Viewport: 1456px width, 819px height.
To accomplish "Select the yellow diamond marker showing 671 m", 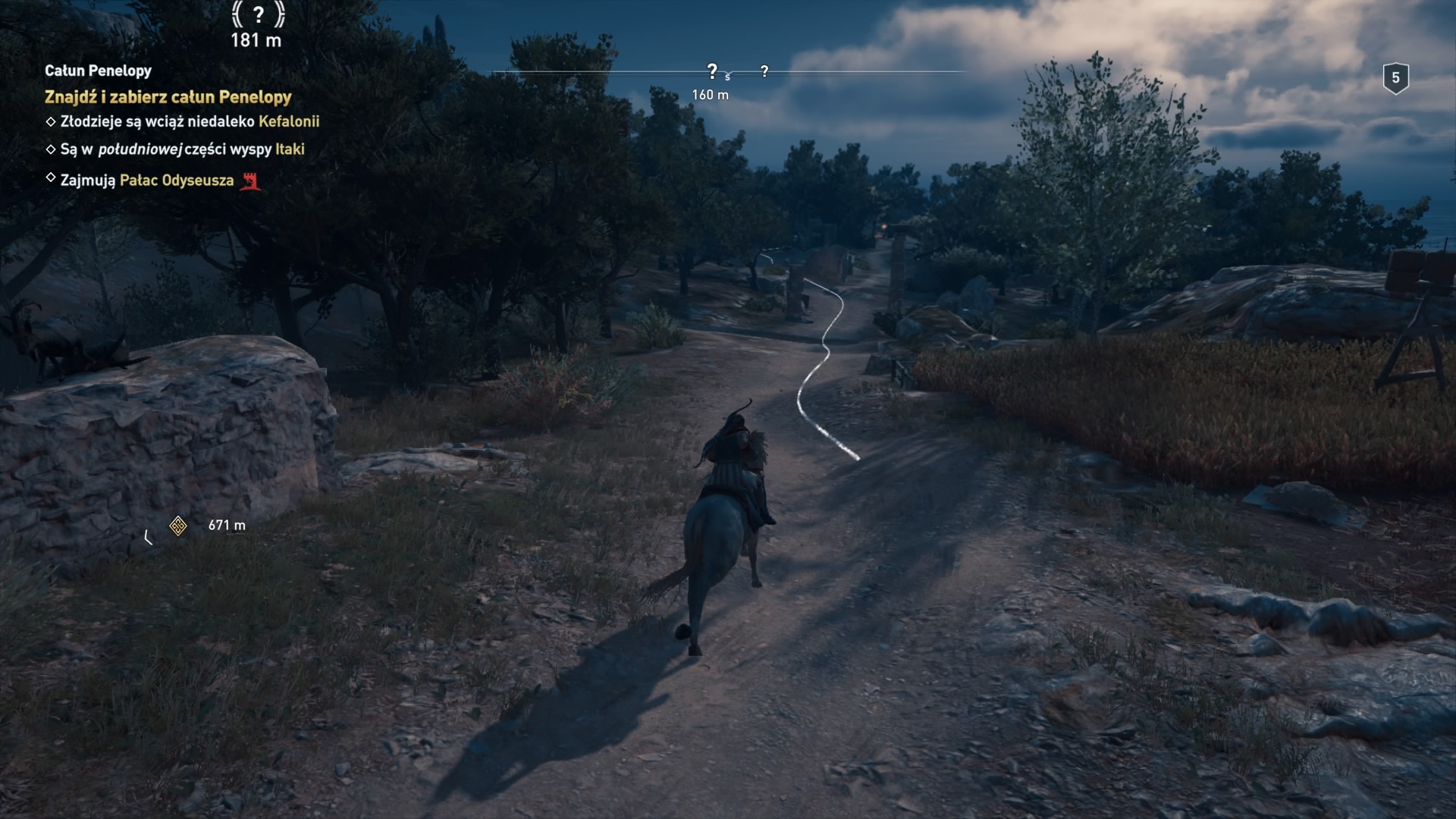I will (178, 526).
